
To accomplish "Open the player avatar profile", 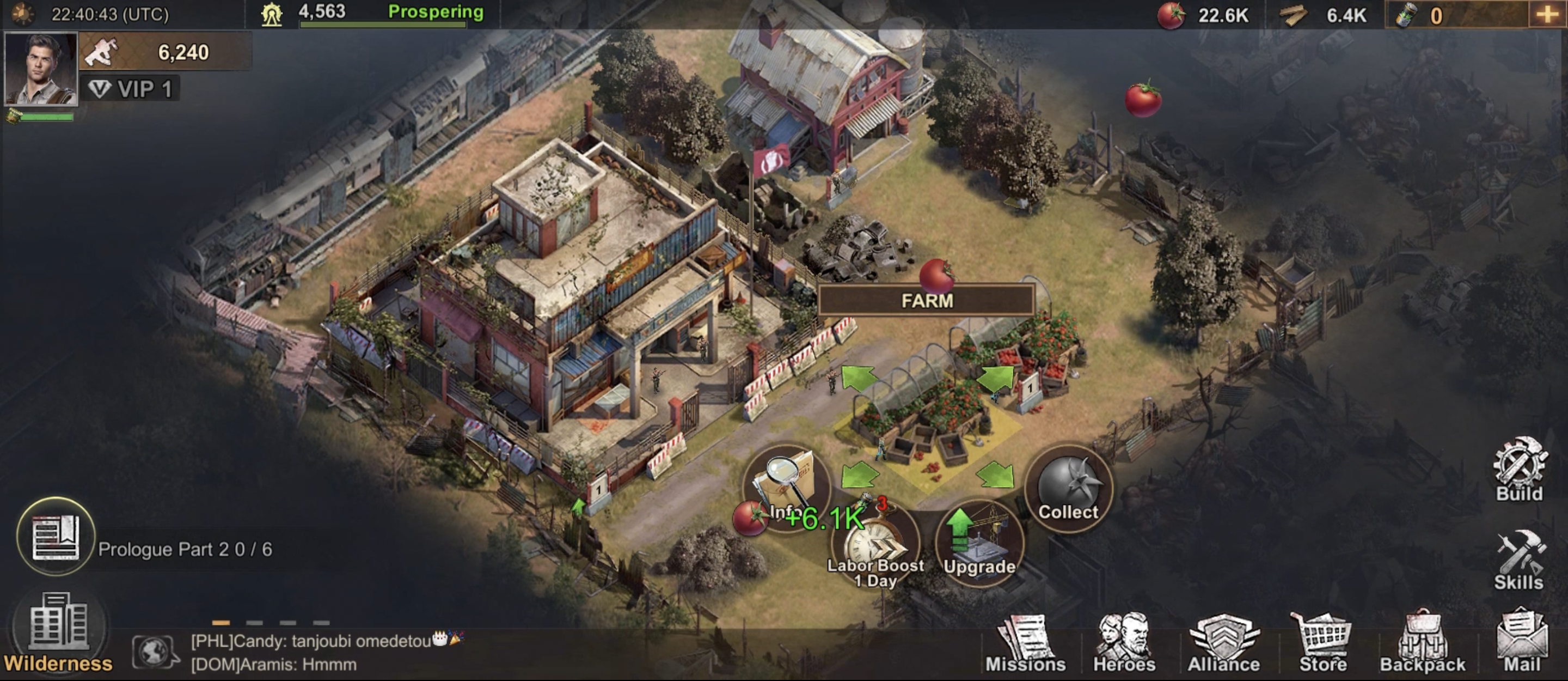I will coord(41,68).
